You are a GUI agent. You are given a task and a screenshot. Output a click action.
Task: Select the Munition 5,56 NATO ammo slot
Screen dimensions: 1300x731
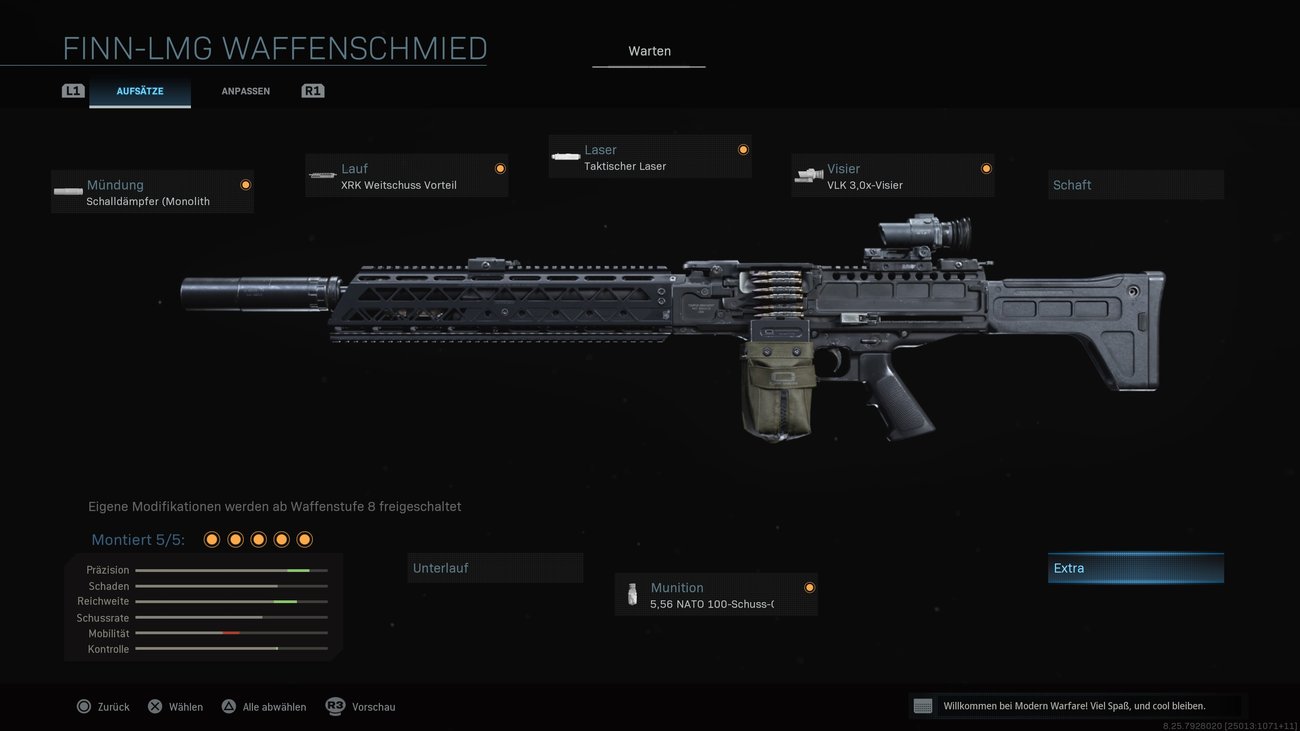(715, 594)
